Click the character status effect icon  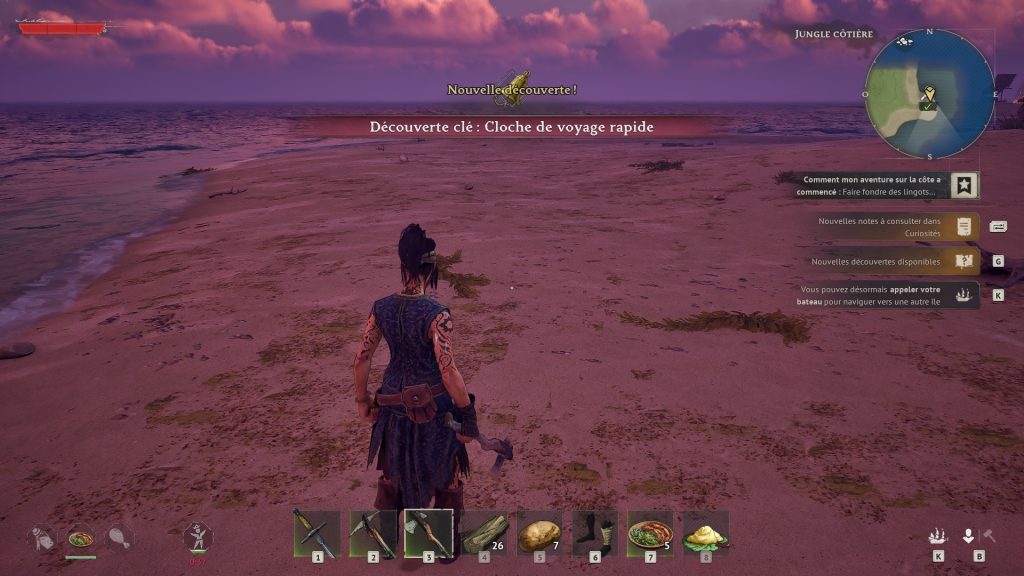[x=198, y=537]
